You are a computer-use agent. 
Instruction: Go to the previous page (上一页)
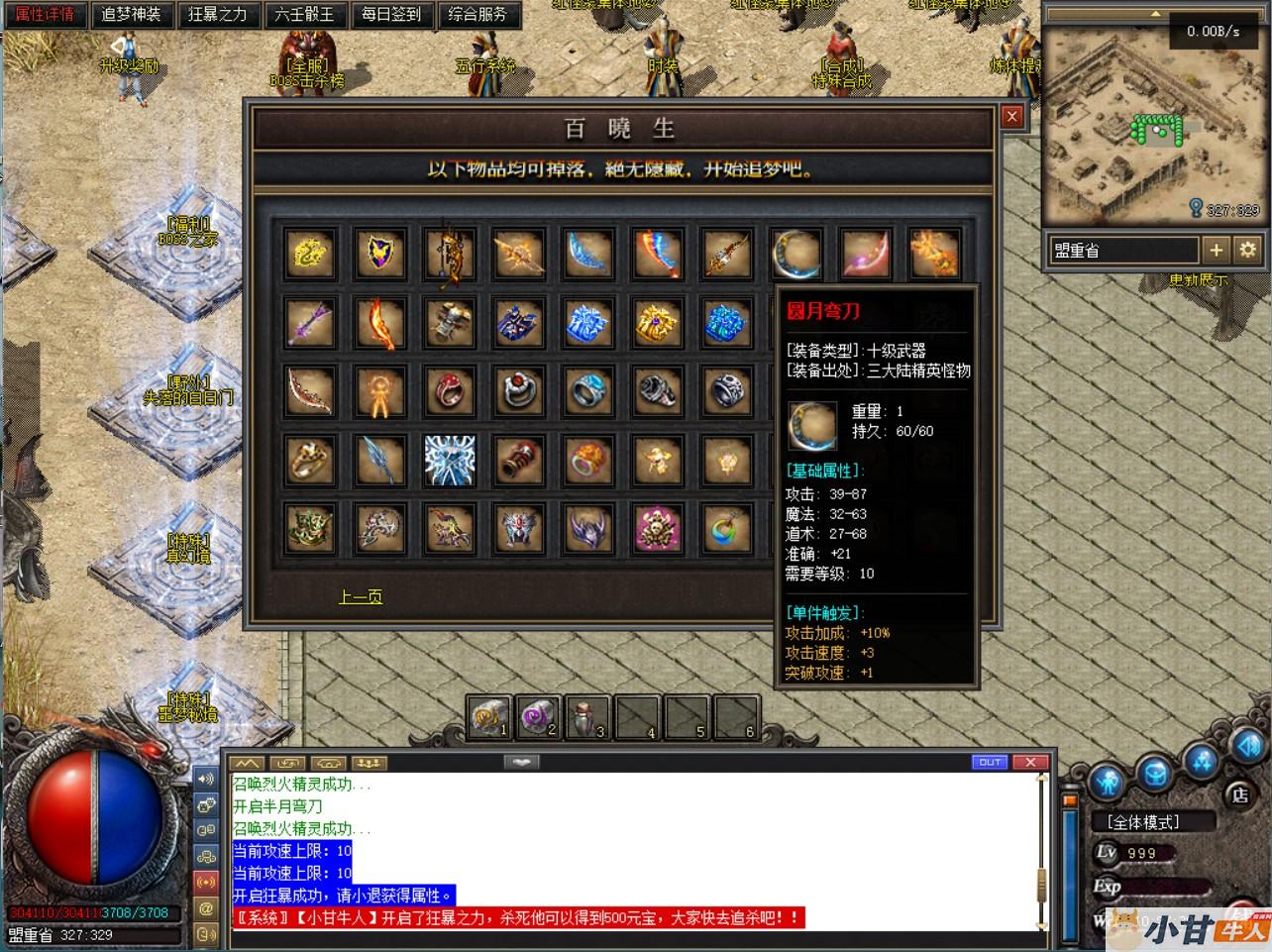pyautogui.click(x=361, y=596)
